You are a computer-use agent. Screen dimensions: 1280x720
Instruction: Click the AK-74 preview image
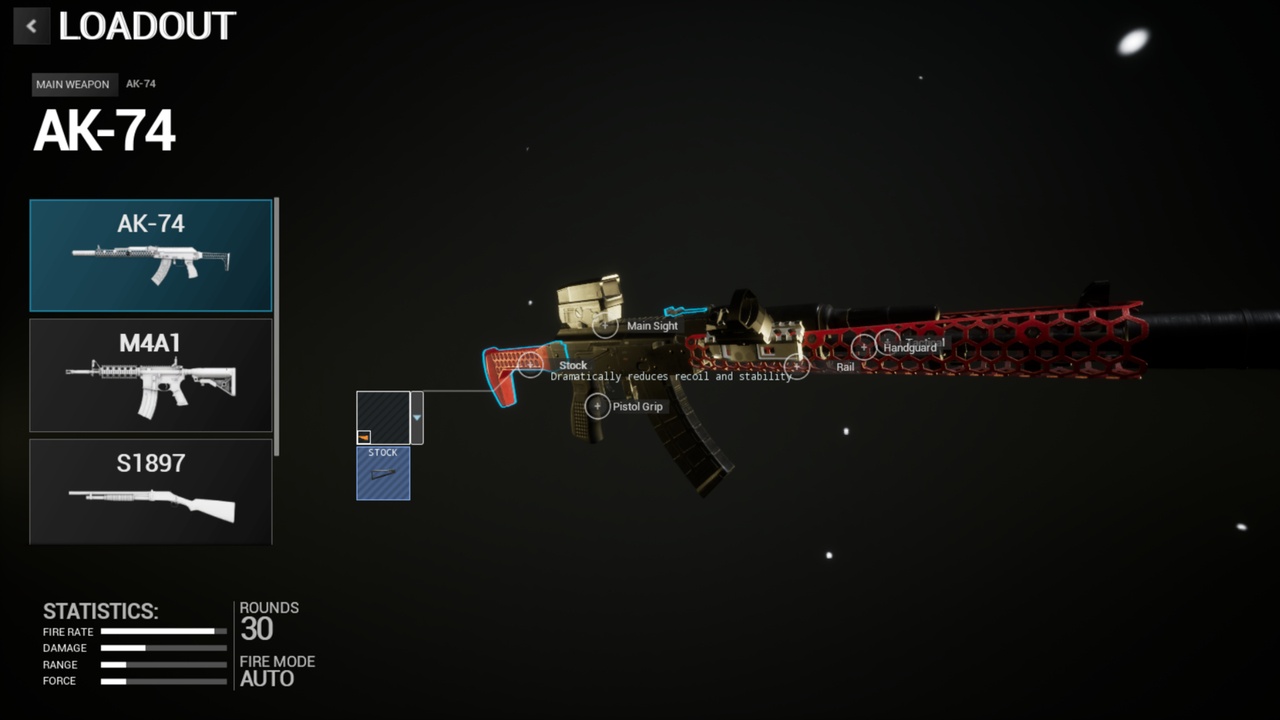click(x=150, y=262)
